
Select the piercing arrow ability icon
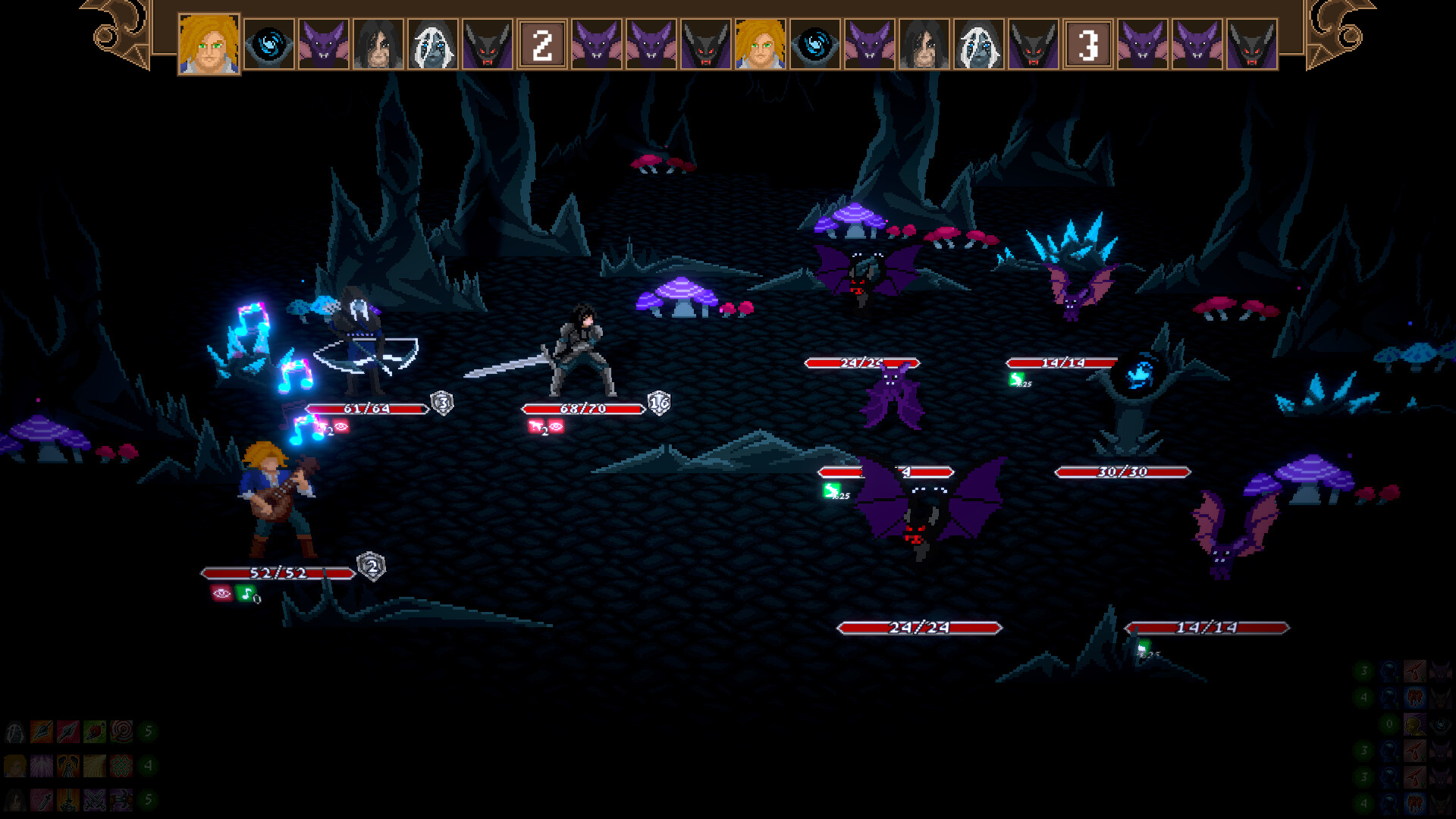pos(68,732)
